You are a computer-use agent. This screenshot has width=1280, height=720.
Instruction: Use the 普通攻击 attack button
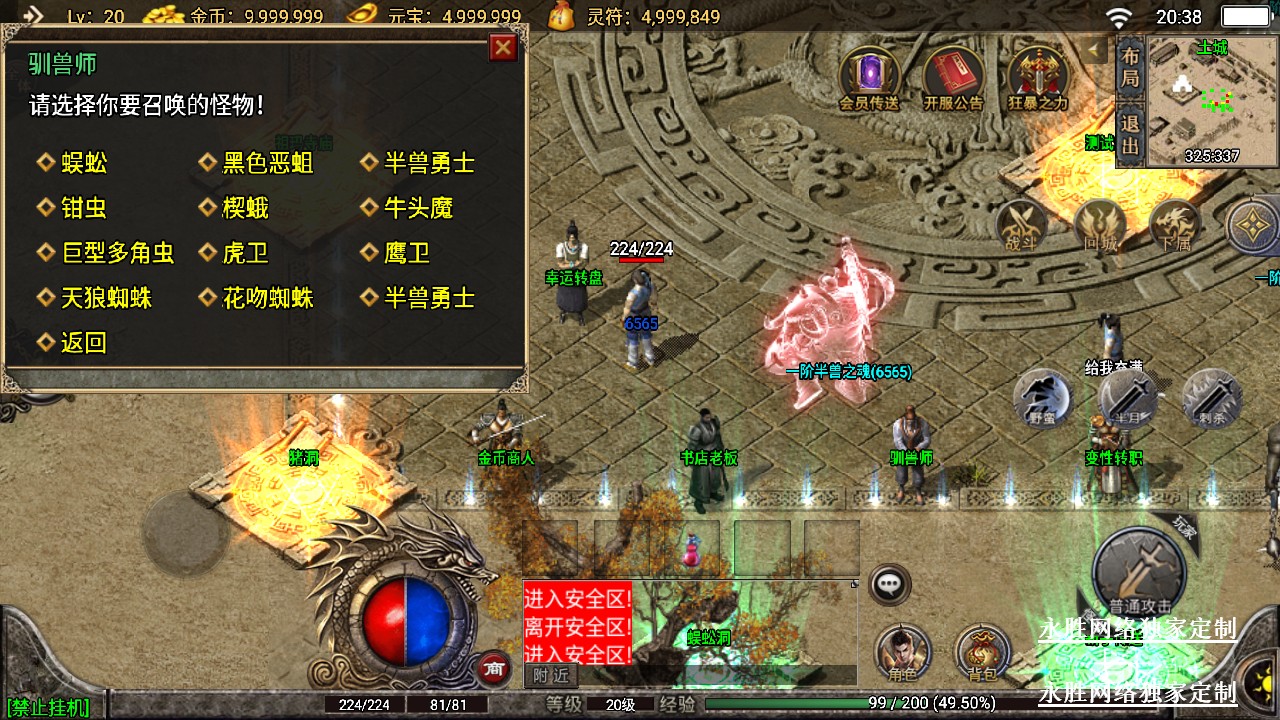point(1139,573)
